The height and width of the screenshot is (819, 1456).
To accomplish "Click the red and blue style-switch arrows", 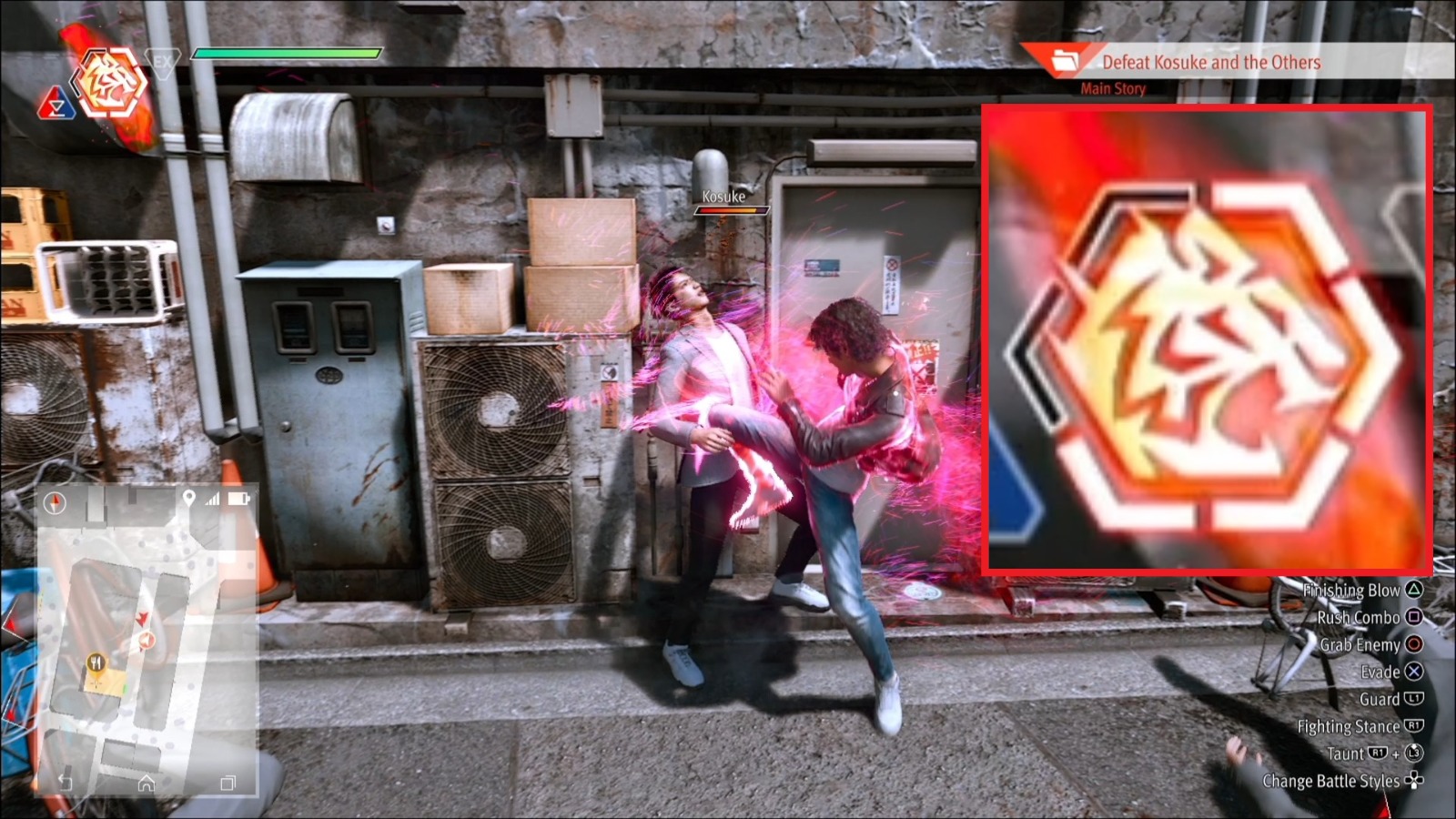I will (57, 103).
